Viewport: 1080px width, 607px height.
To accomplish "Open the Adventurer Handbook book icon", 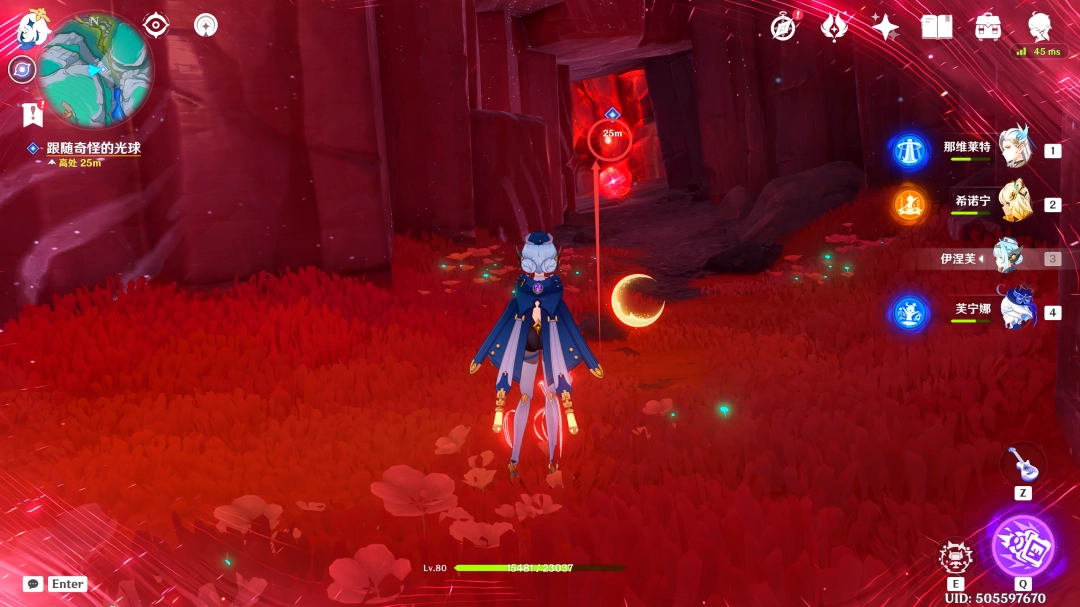I will point(936,27).
